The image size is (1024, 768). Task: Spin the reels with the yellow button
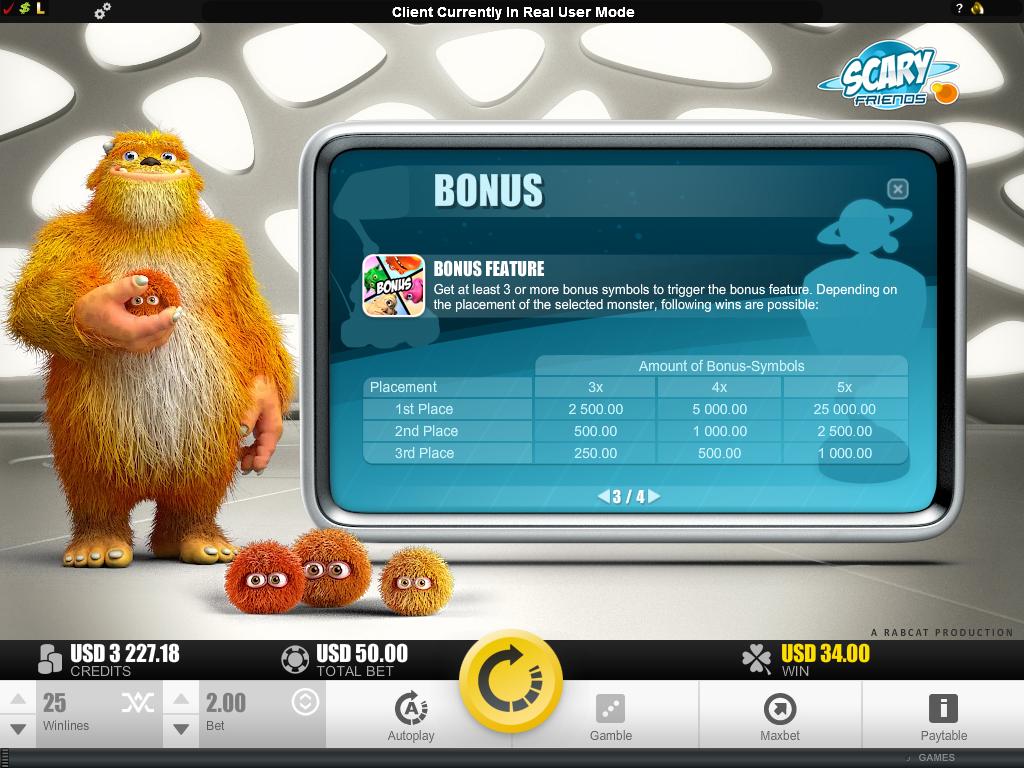(x=511, y=681)
